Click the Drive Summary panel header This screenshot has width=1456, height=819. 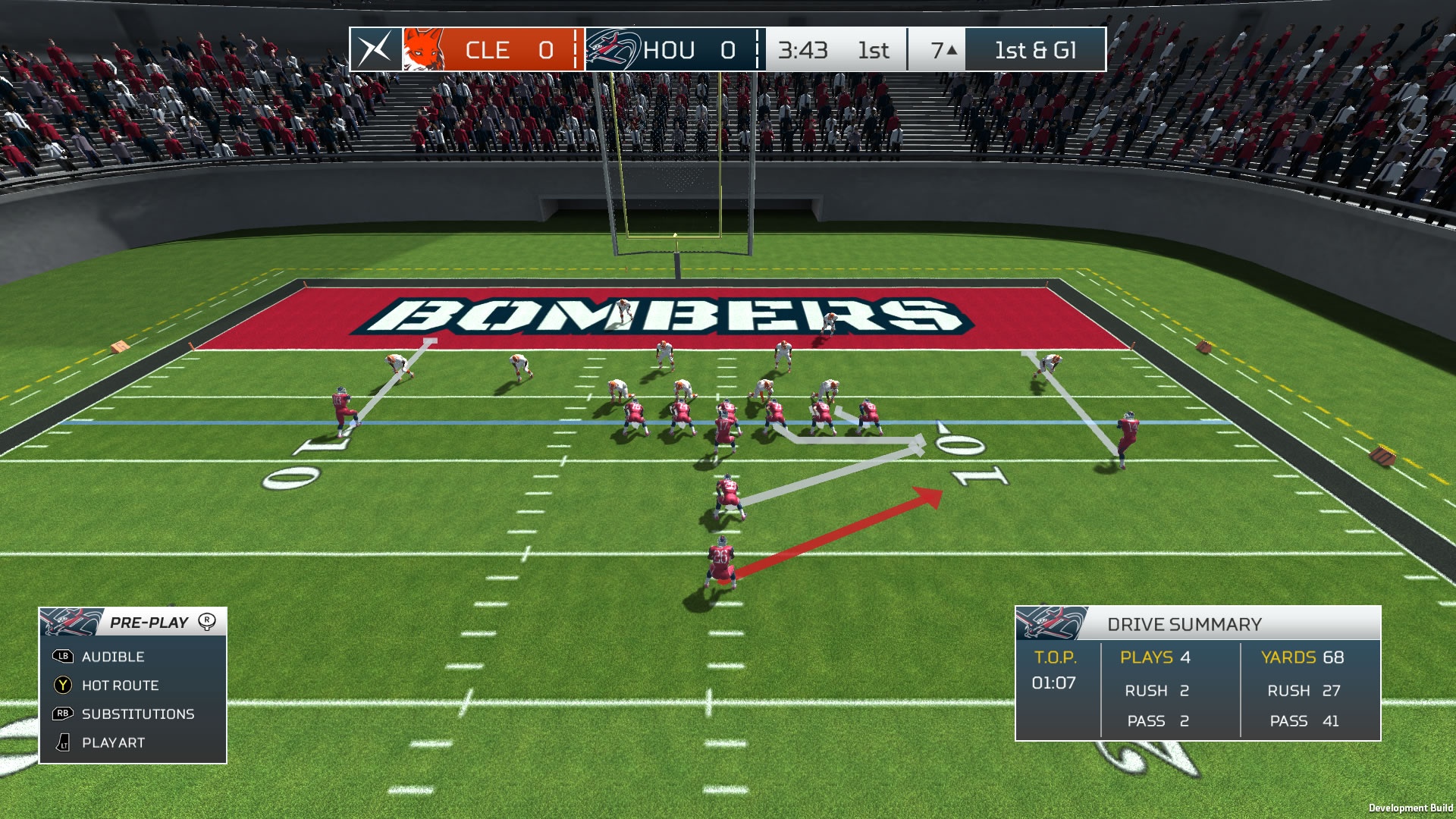click(x=1184, y=624)
